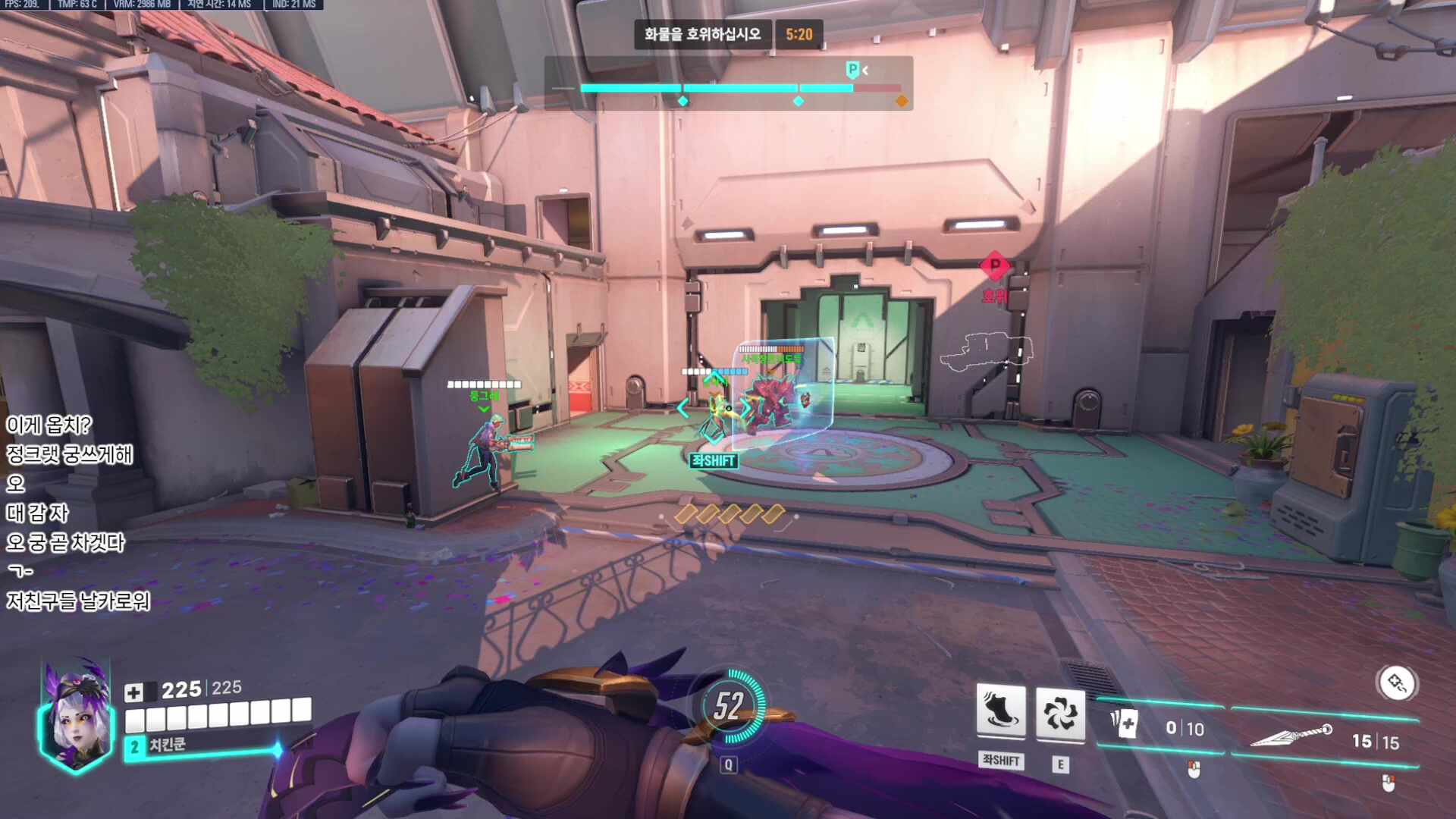The height and width of the screenshot is (819, 1456).
Task: Click the round icon above the kunai
Action: click(x=1396, y=683)
